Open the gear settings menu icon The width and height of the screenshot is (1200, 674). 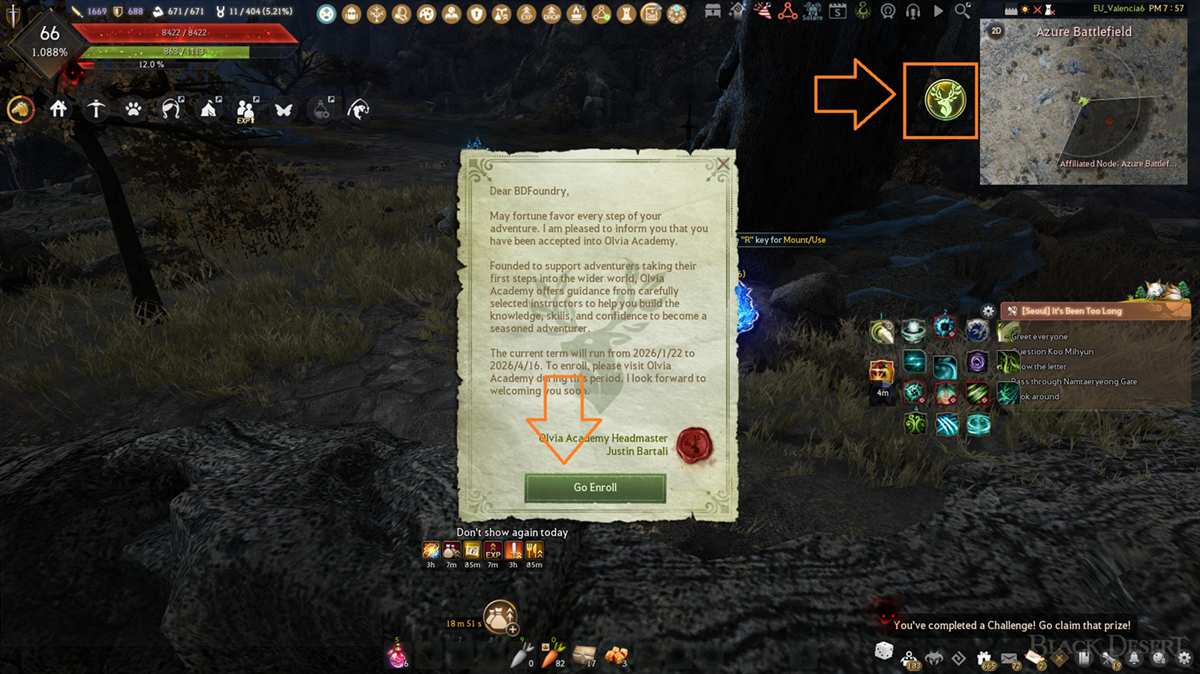coord(1184,657)
